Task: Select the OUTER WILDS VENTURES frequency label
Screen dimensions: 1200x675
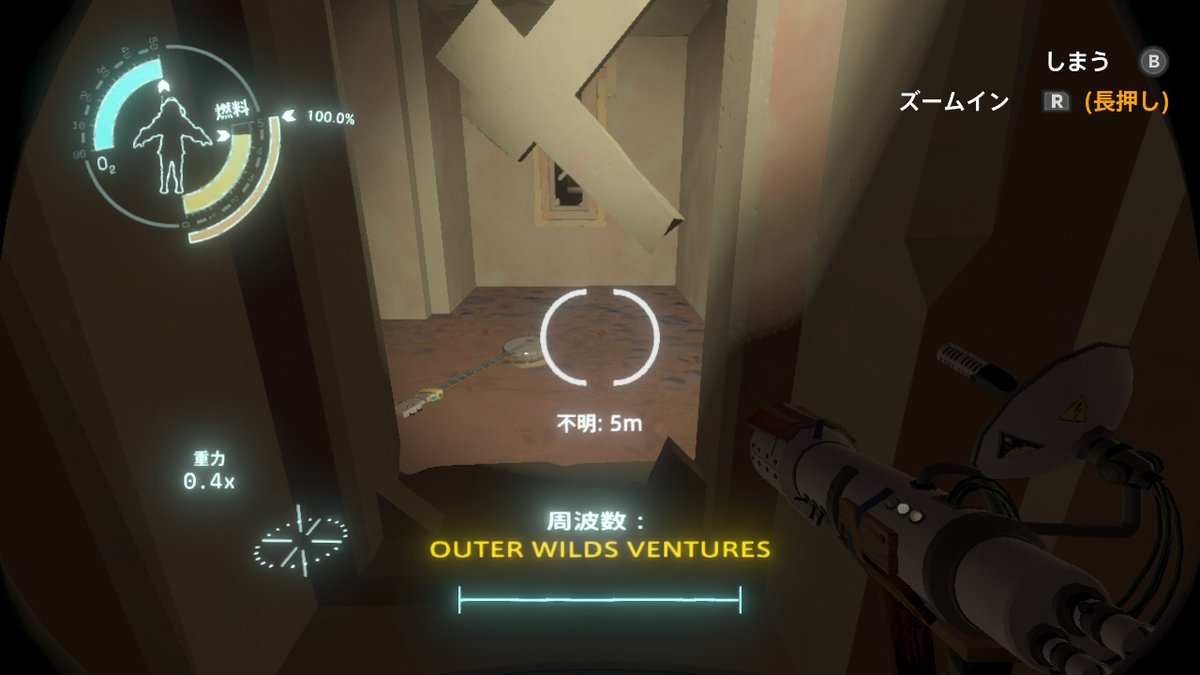Action: (x=599, y=549)
